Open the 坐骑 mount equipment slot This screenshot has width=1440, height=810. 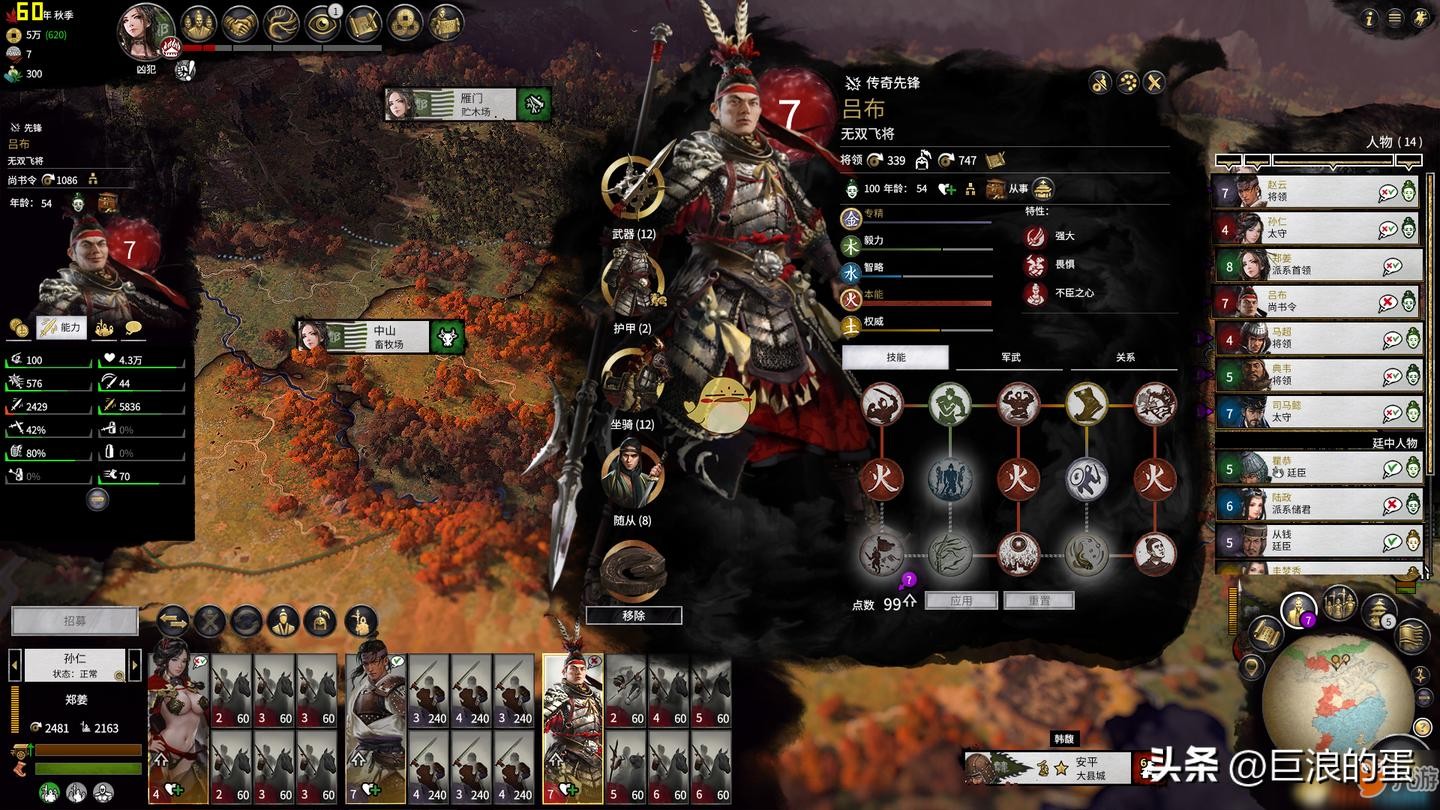633,378
